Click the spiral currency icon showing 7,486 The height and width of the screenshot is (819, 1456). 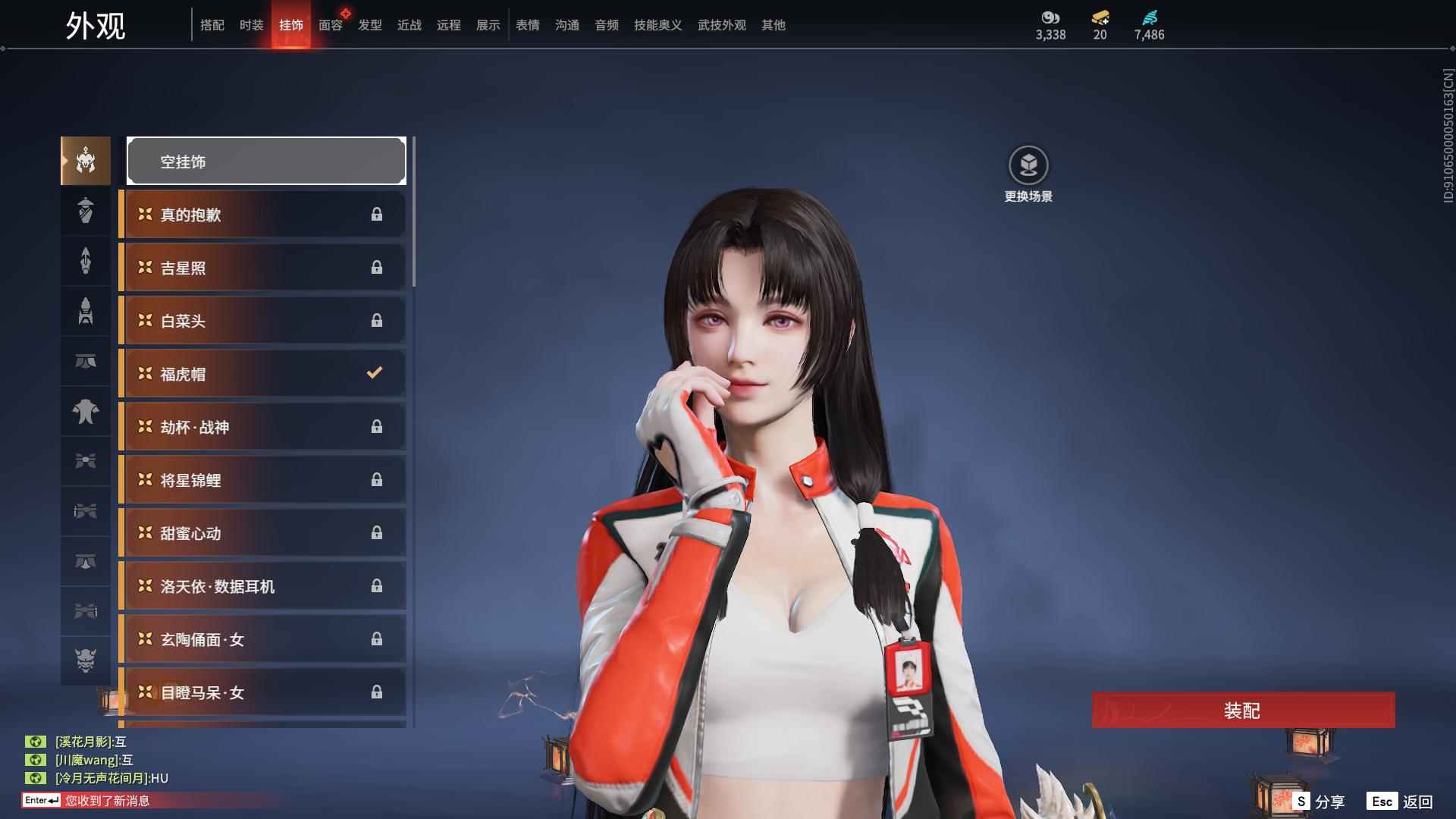click(x=1149, y=19)
